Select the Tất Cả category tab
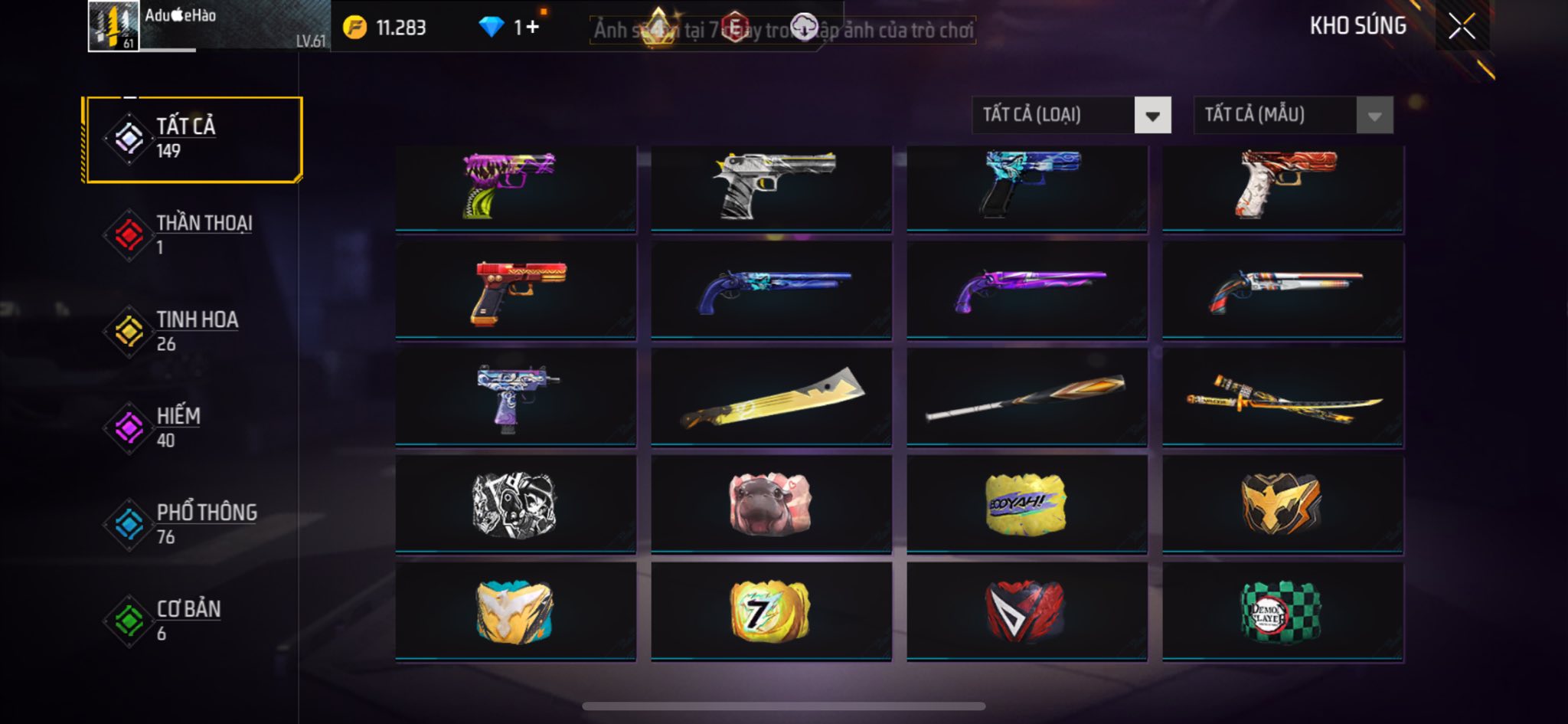Image resolution: width=1568 pixels, height=724 pixels. pos(193,139)
